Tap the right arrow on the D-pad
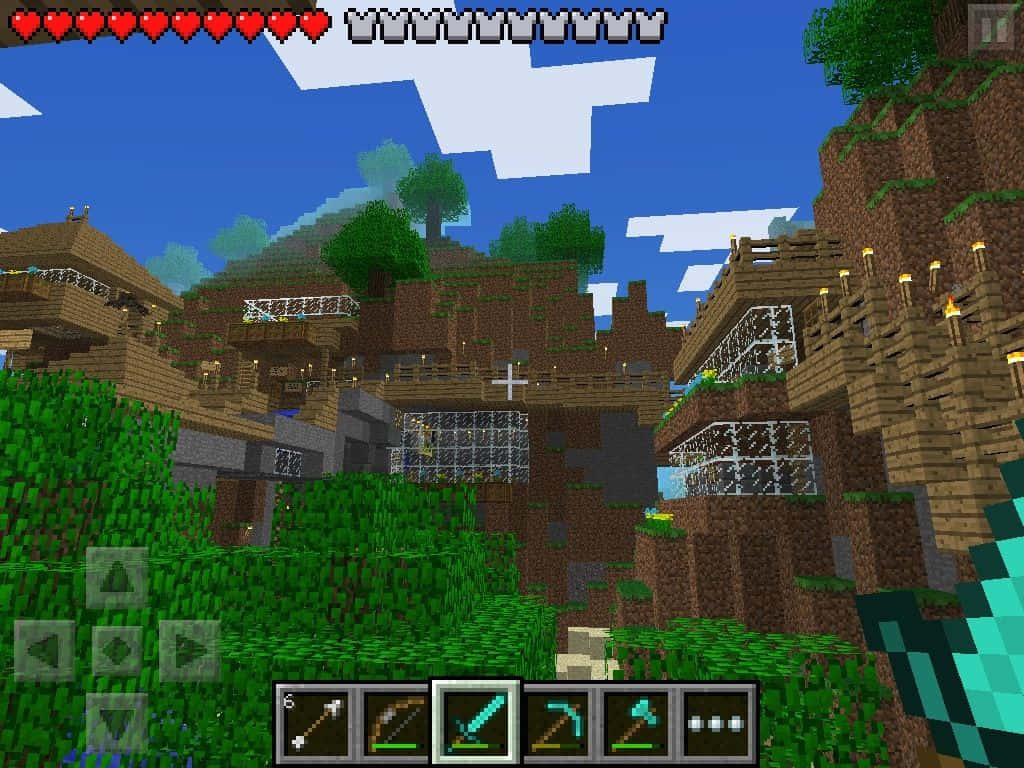1024x768 pixels. point(190,651)
